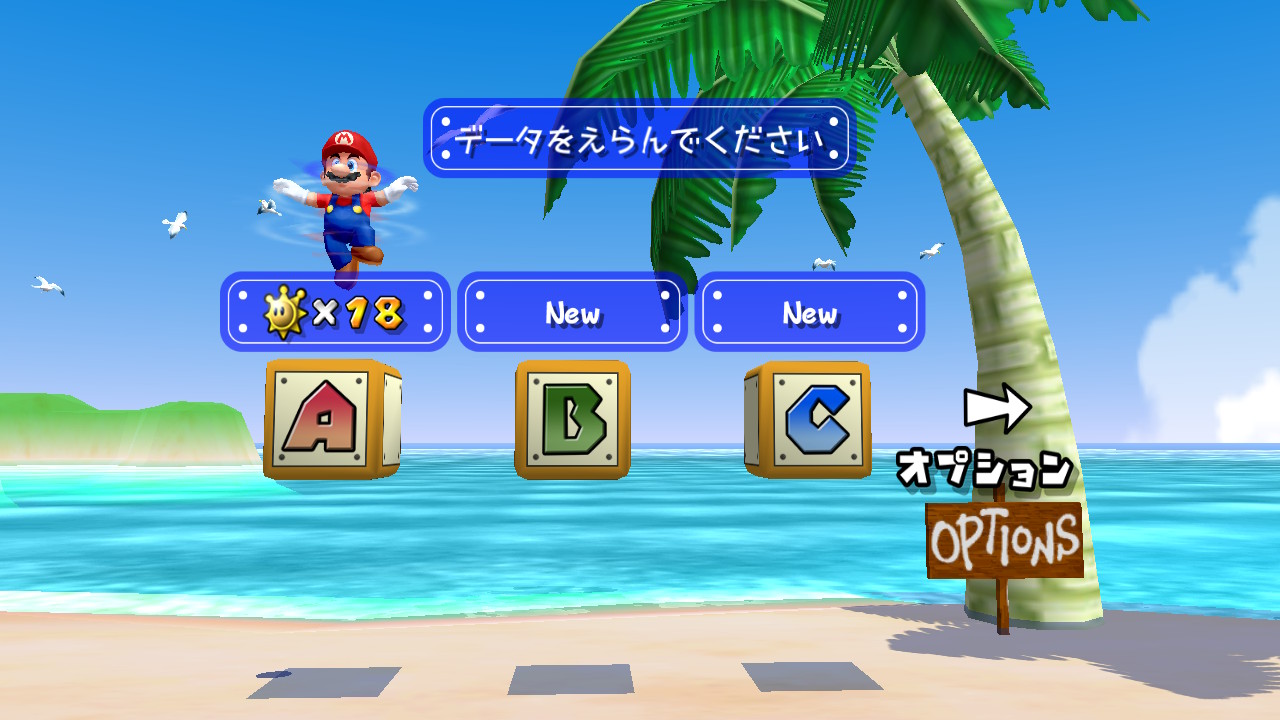
Task: Choose save file block B
Action: point(572,419)
